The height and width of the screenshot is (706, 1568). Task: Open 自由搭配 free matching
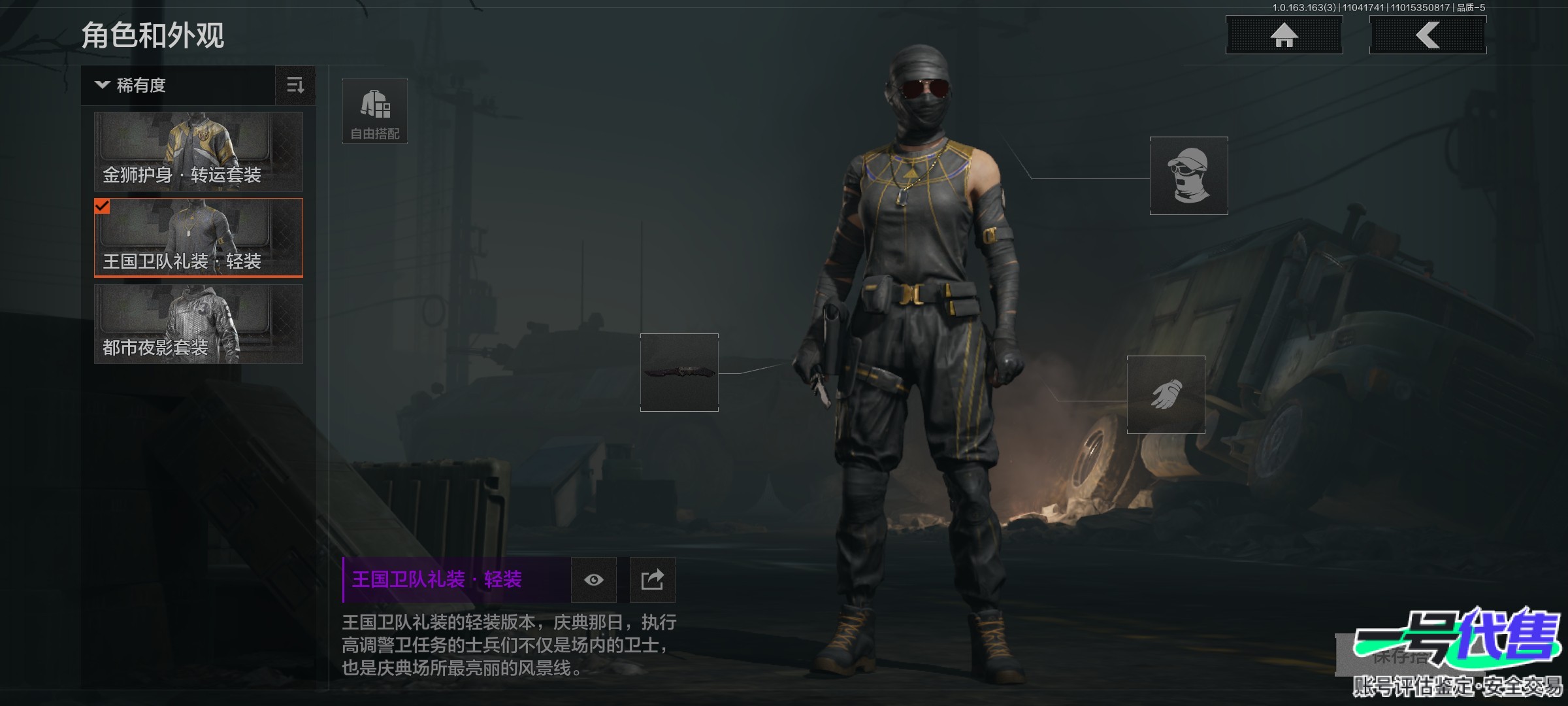pyautogui.click(x=375, y=111)
